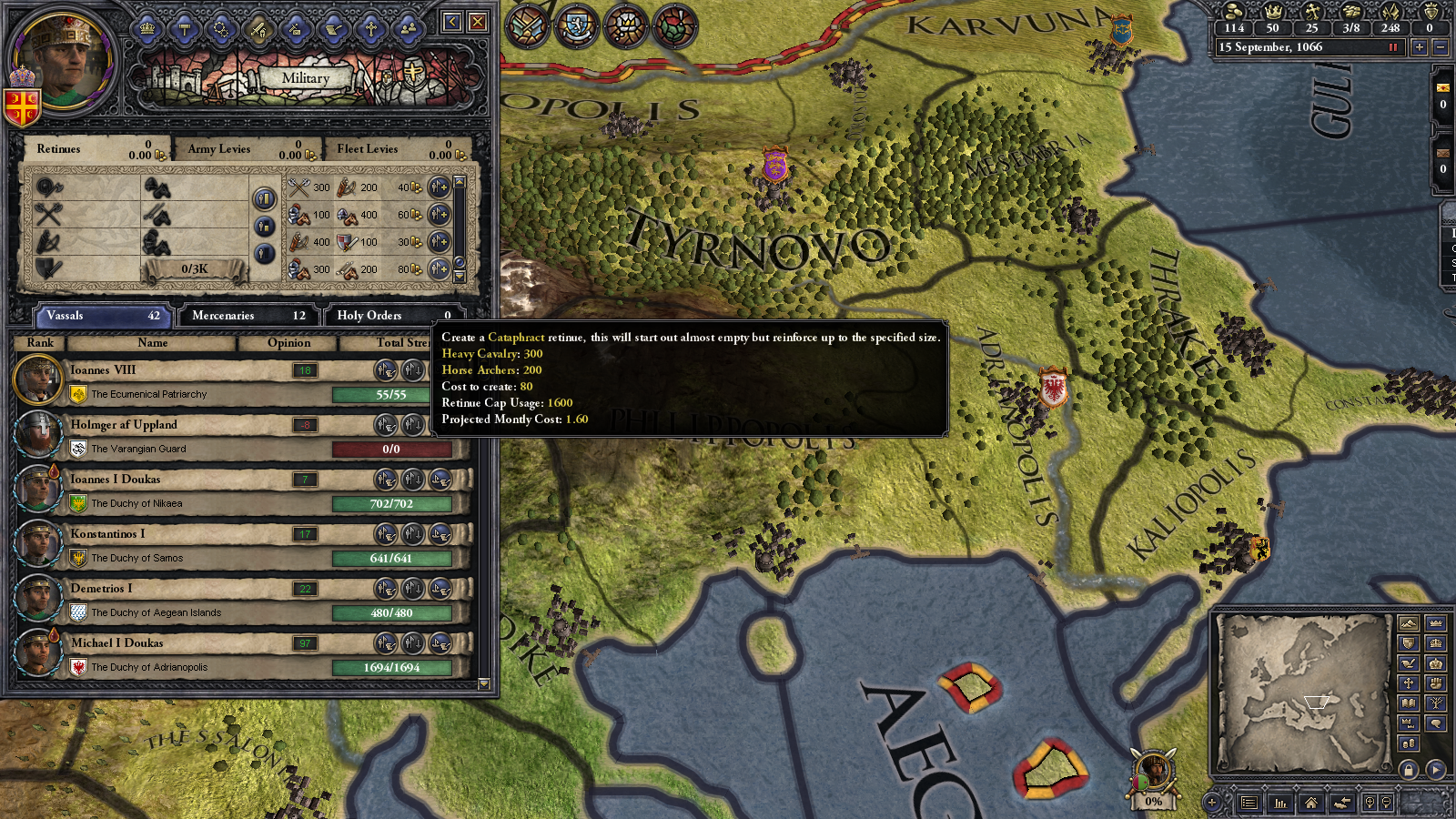
Task: Open the crown-icon tab in the top panel
Action: click(147, 29)
